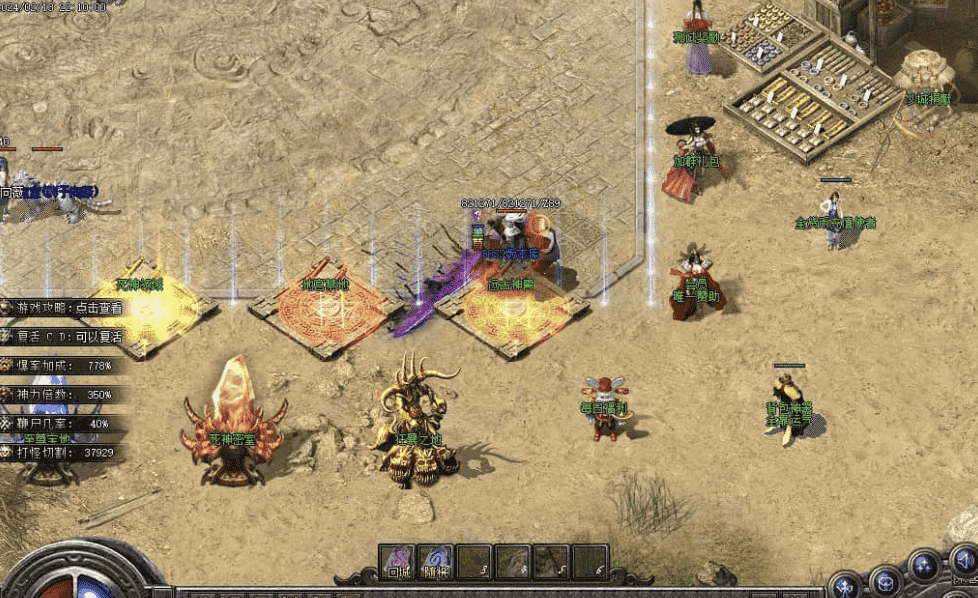Viewport: 978px width, 598px height.
Task: Use the 随机 random teleport scroll slot
Action: [x=436, y=563]
